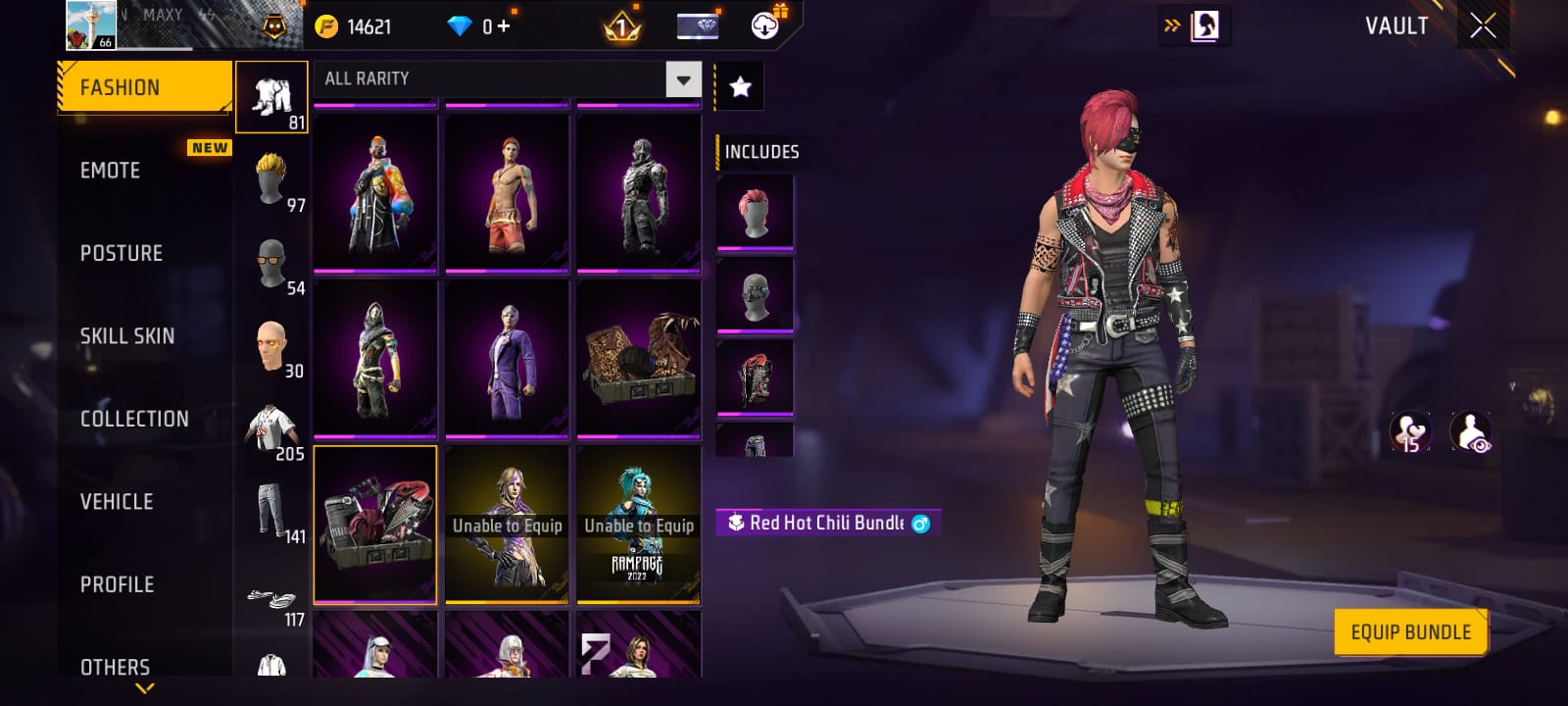Pick the leopard print crate bundle

(x=639, y=358)
